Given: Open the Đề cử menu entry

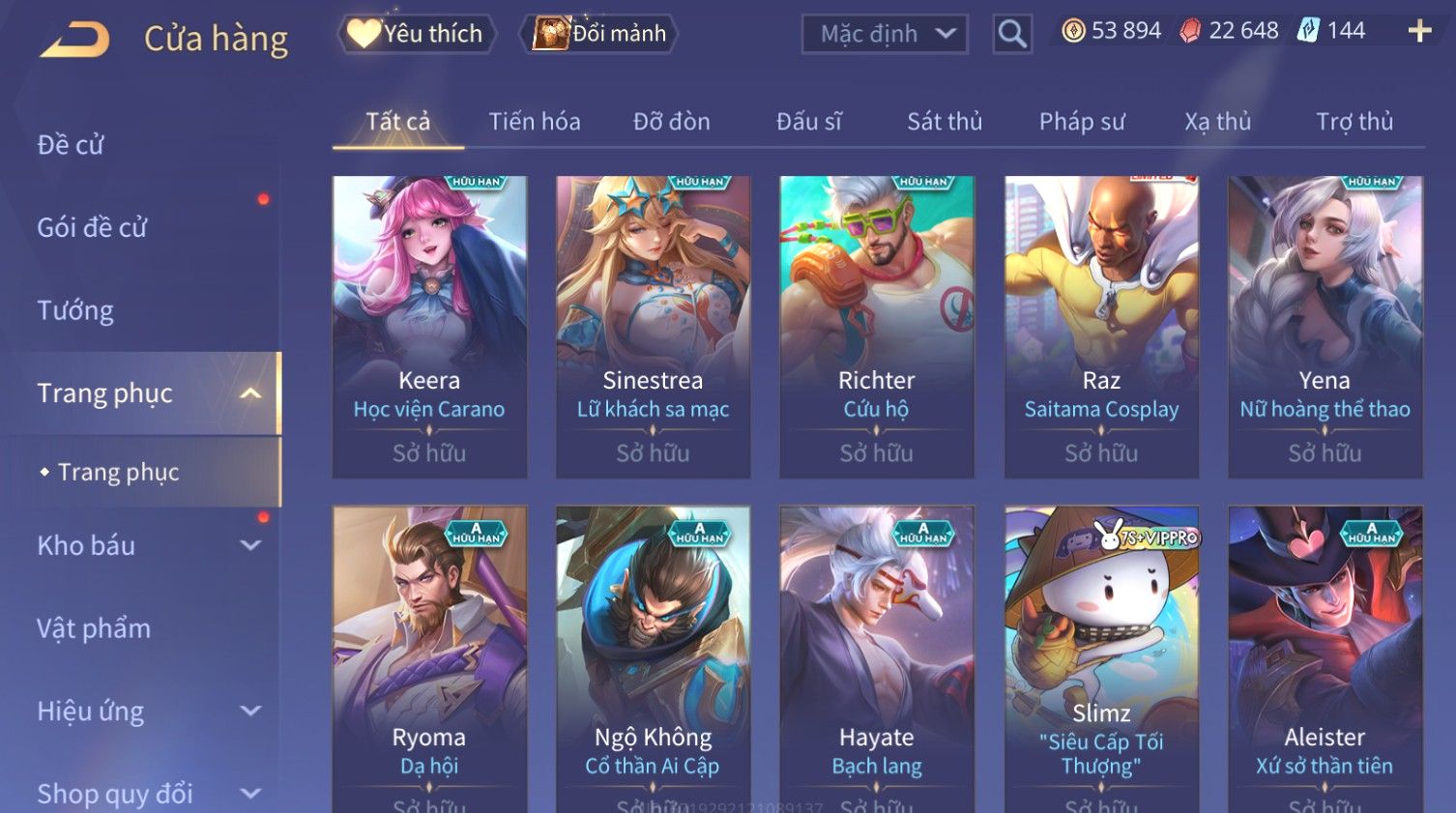Looking at the screenshot, I should click(71, 145).
